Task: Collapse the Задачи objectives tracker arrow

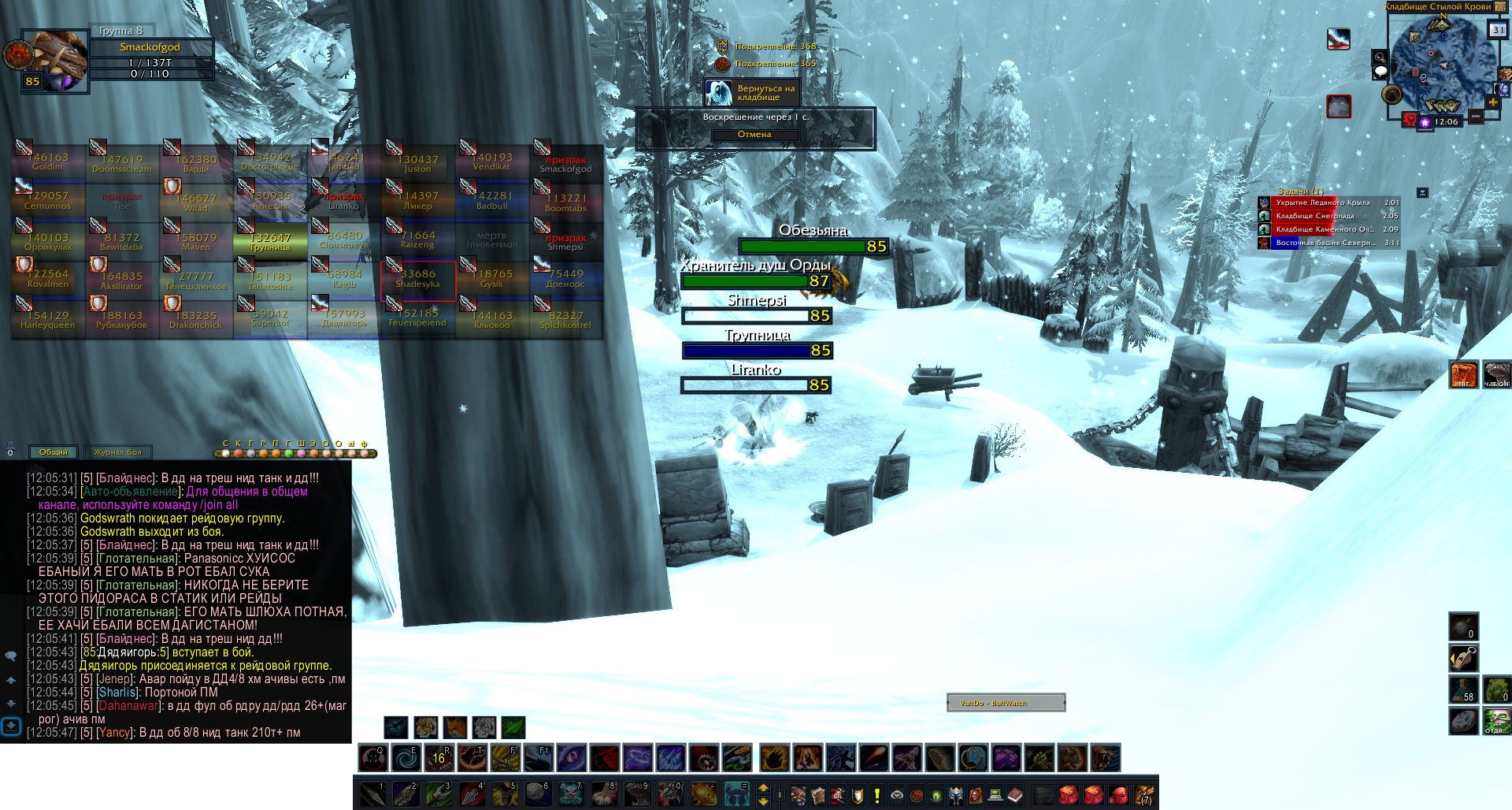Action: click(x=1422, y=192)
